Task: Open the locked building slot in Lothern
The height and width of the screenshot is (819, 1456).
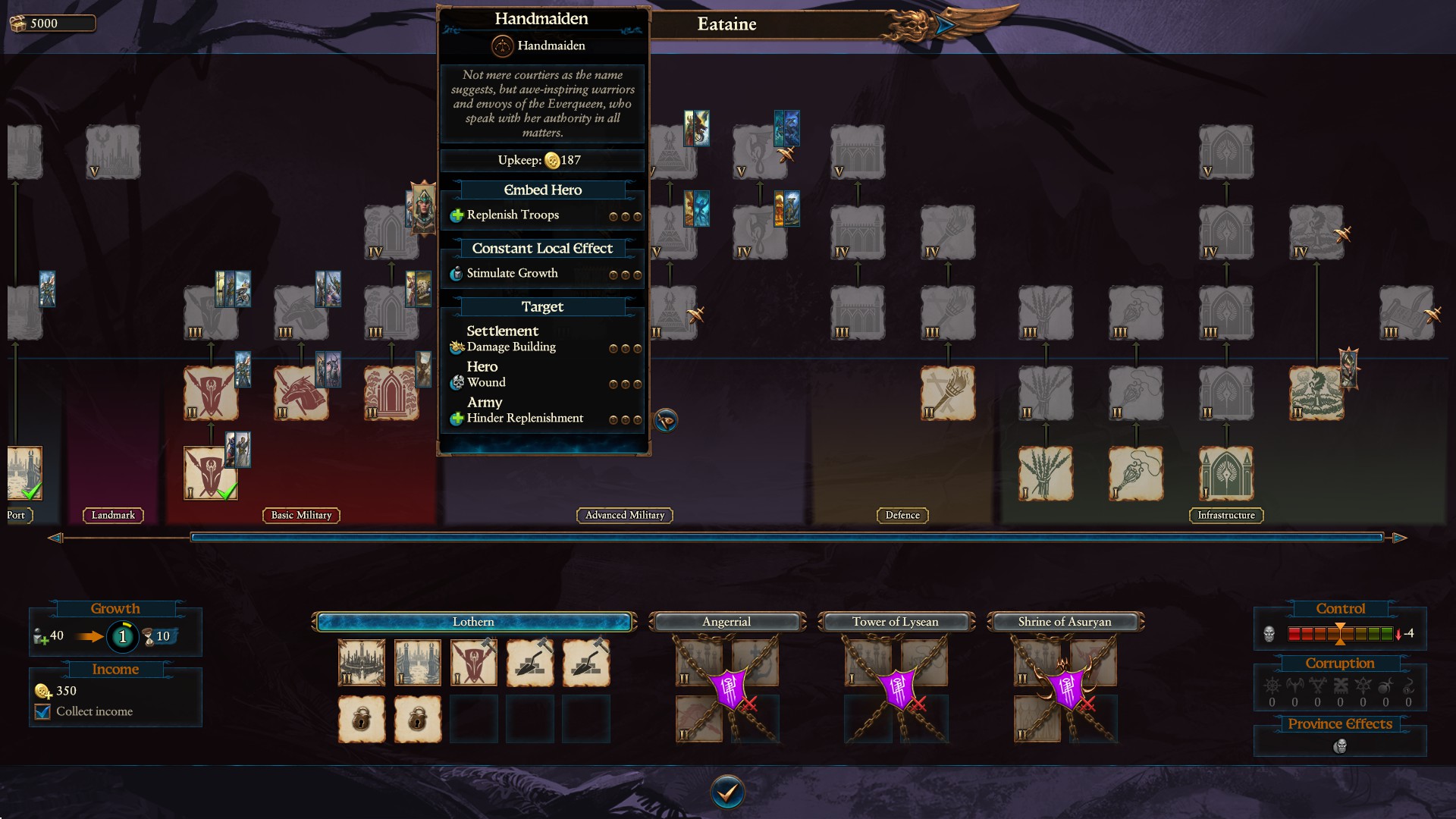Action: click(x=361, y=719)
